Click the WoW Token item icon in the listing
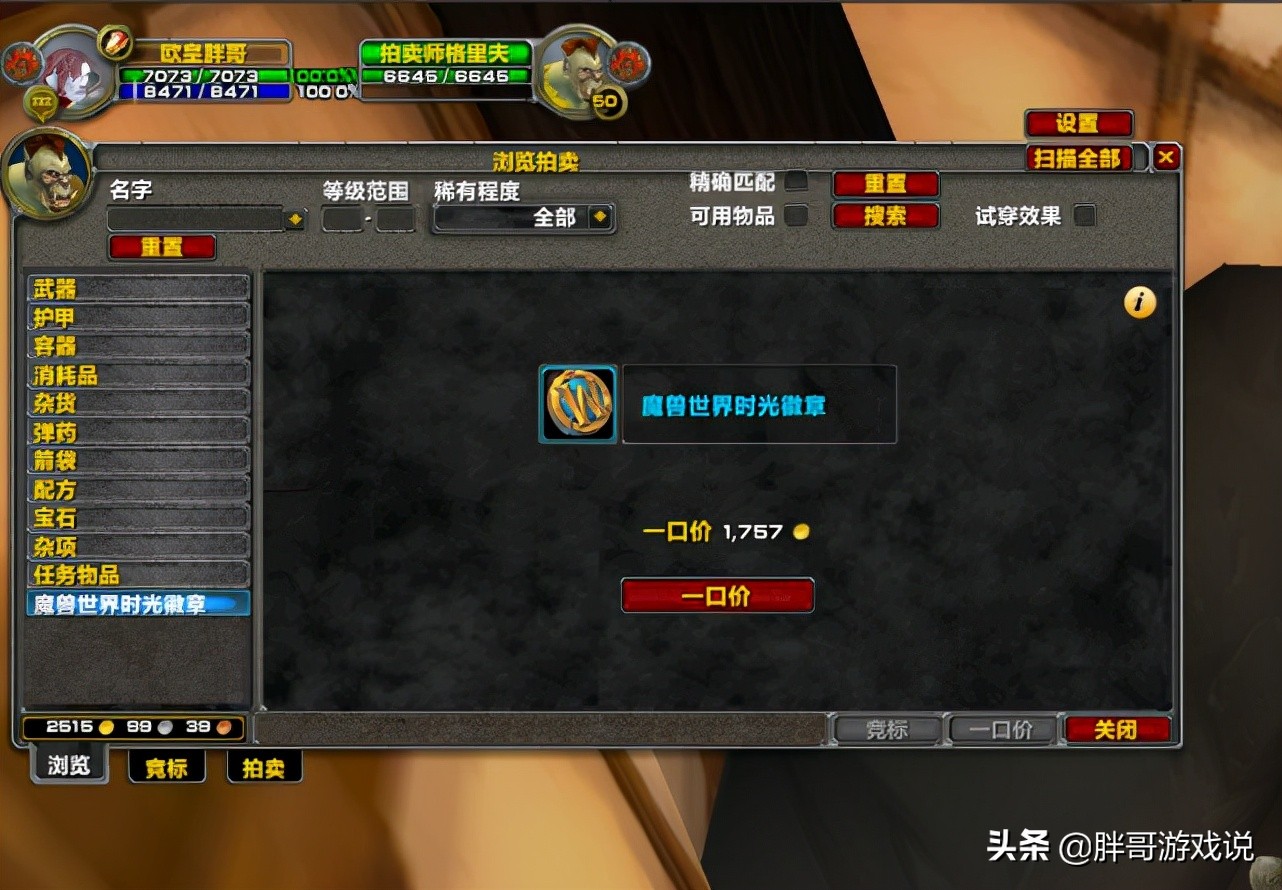 pos(577,404)
